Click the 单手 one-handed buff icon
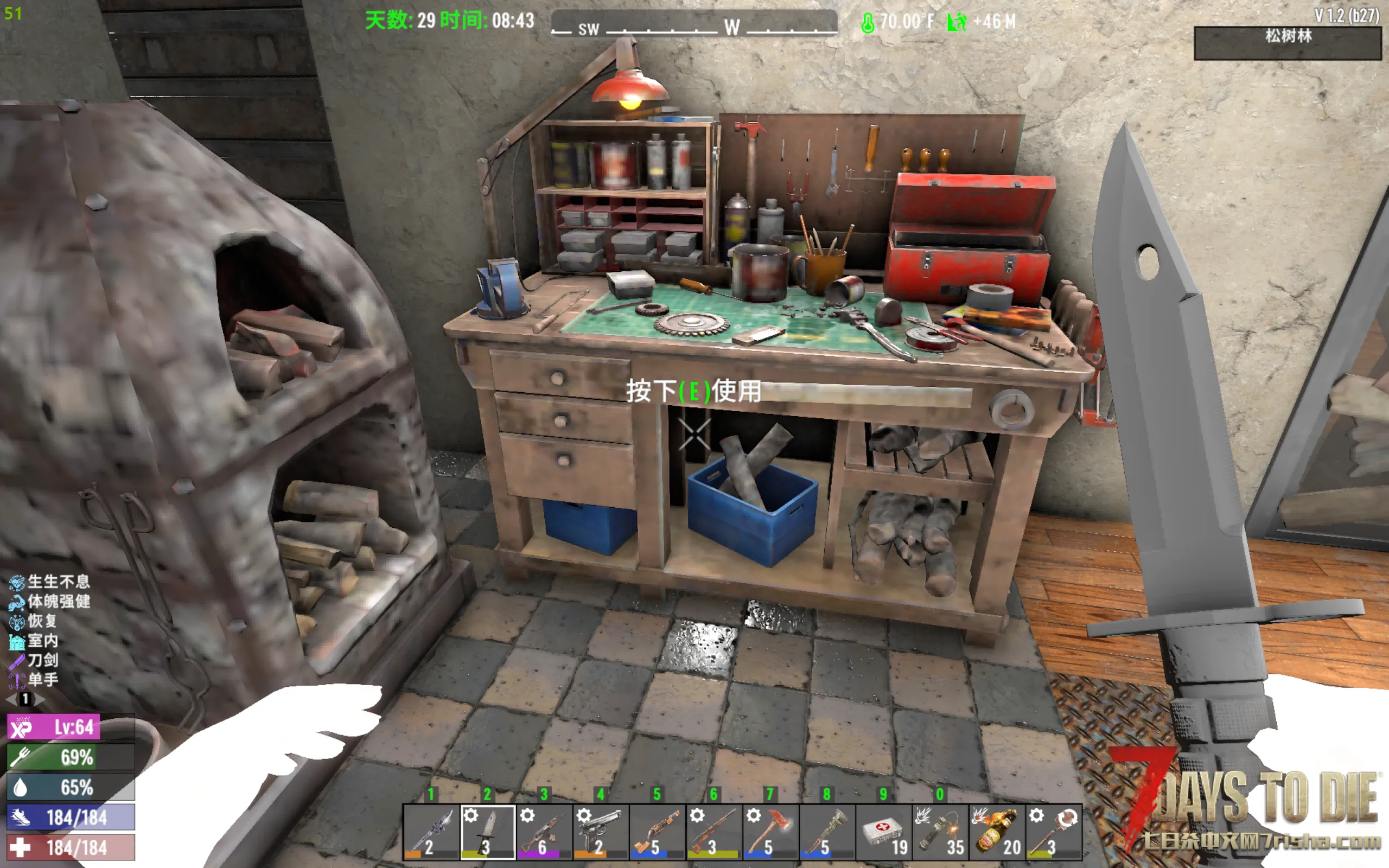This screenshot has width=1389, height=868. click(17, 680)
